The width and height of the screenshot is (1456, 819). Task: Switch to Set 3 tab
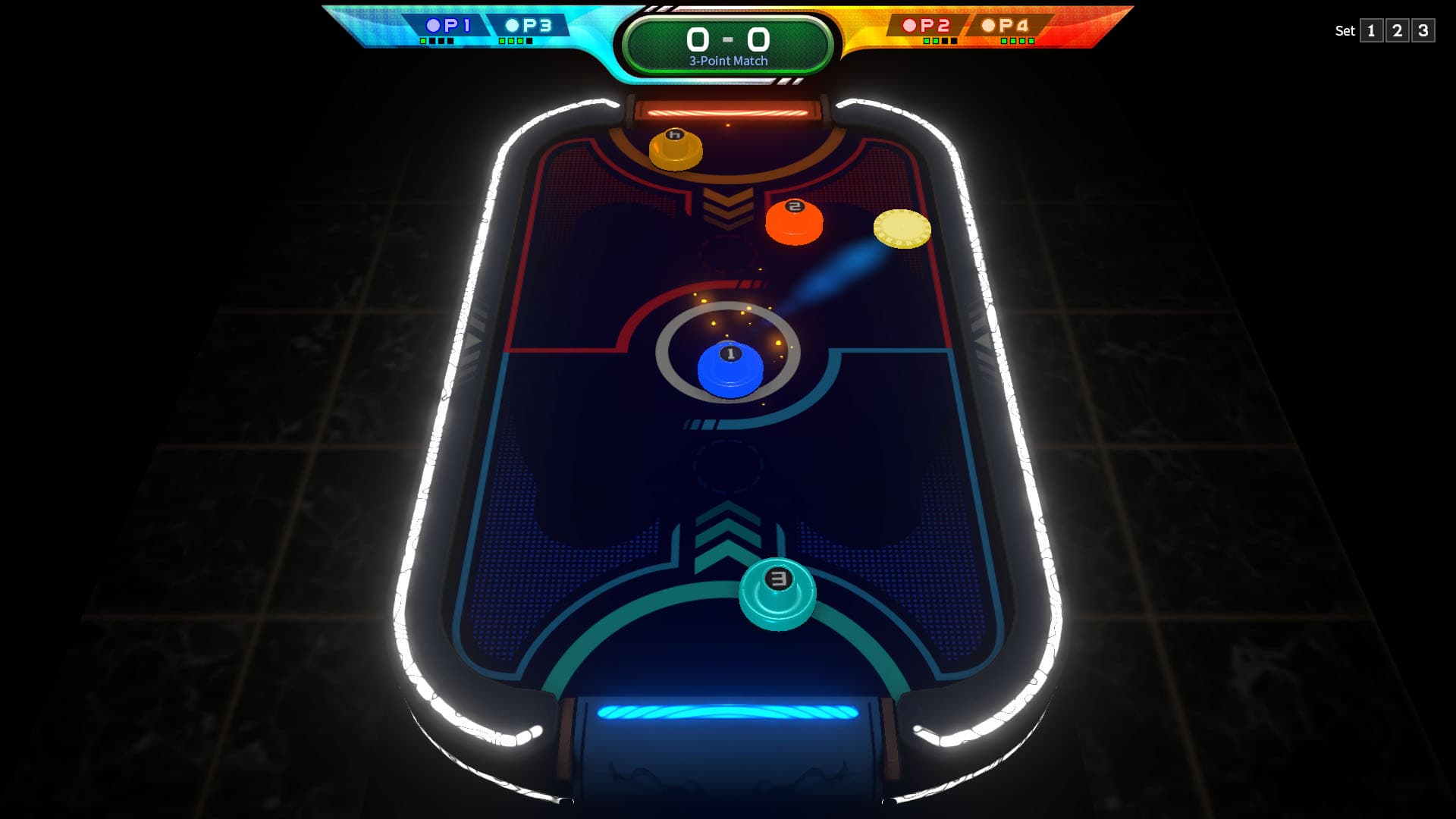[x=1424, y=31]
